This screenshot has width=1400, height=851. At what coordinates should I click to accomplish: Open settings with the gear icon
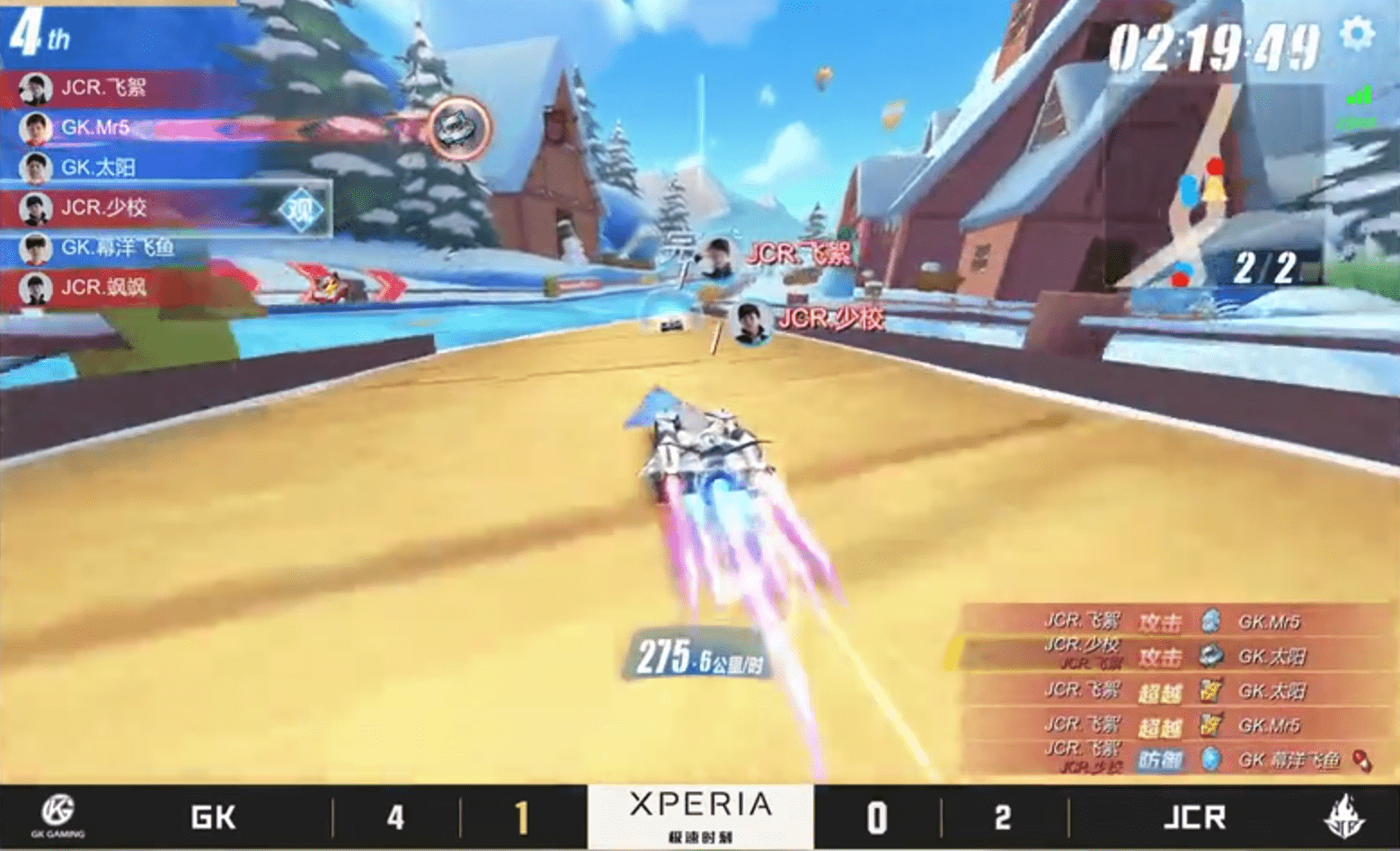(1356, 34)
